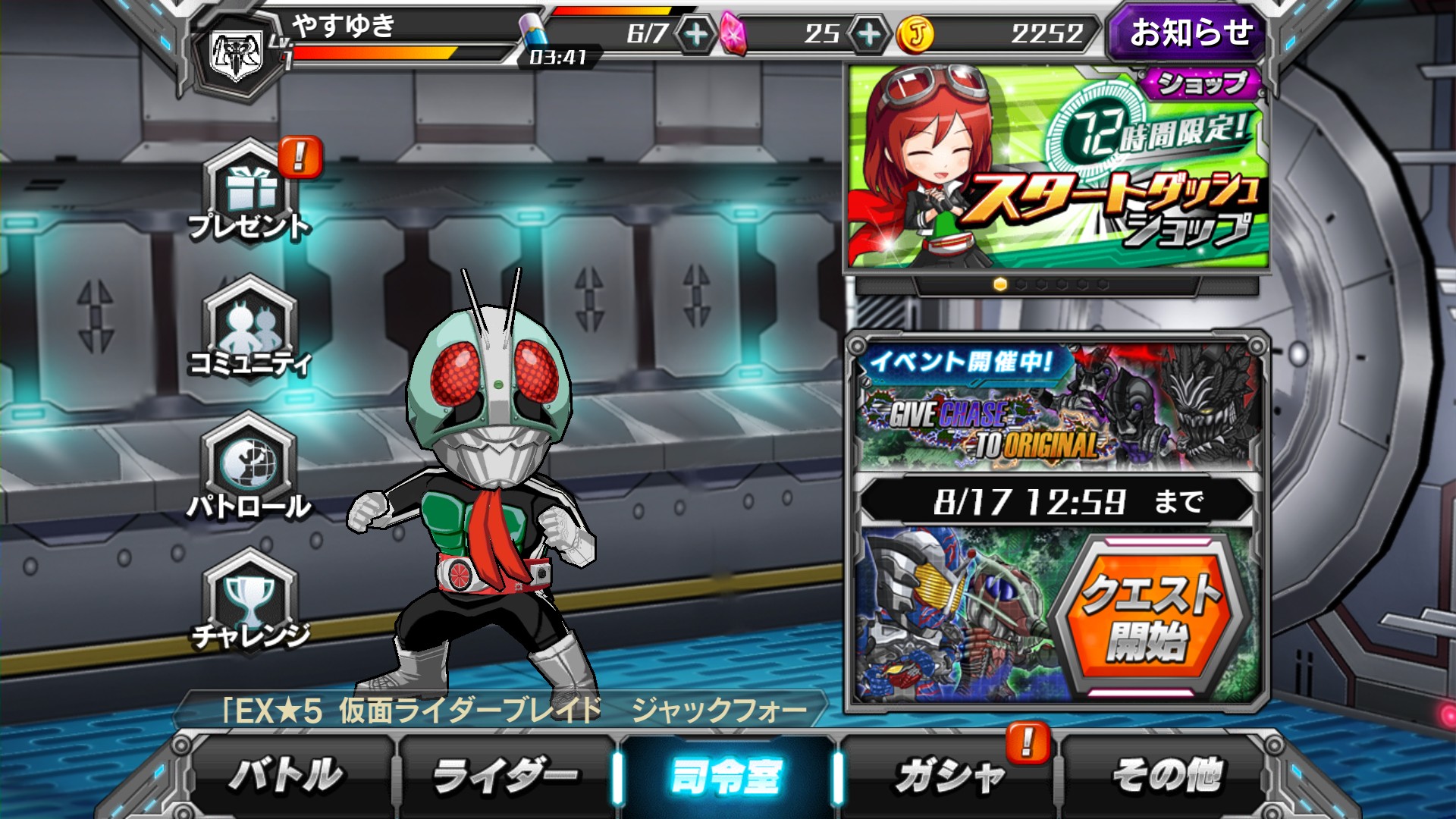Add pink gems with the plus button

tap(868, 34)
